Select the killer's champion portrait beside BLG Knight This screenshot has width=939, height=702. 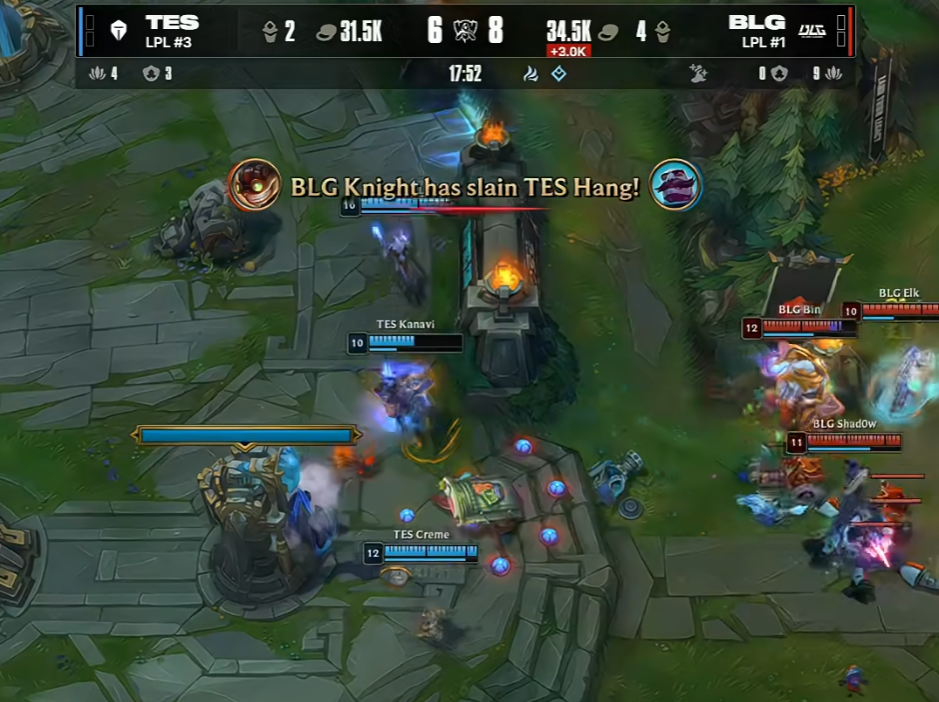[254, 185]
